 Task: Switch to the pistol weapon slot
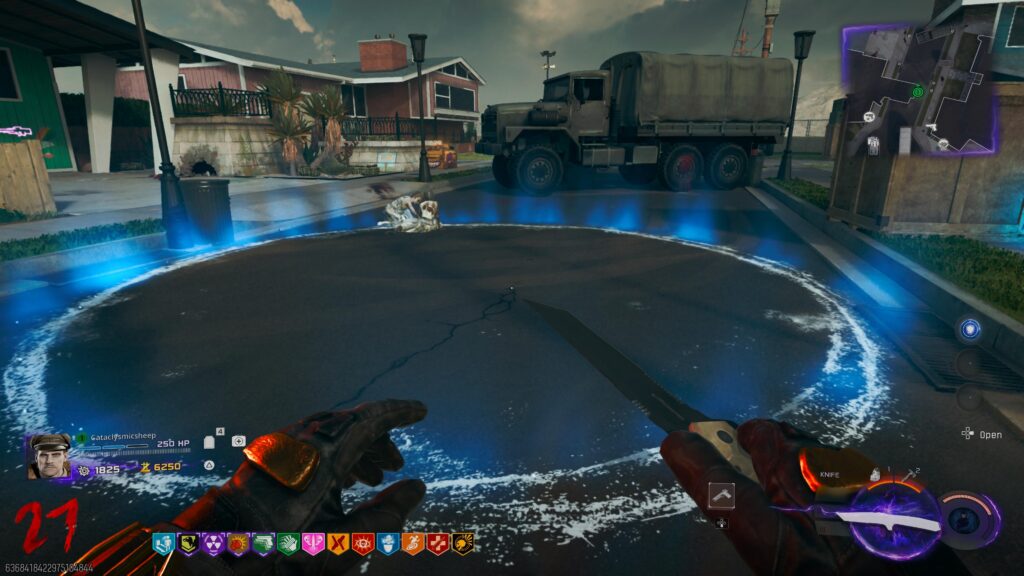click(721, 493)
